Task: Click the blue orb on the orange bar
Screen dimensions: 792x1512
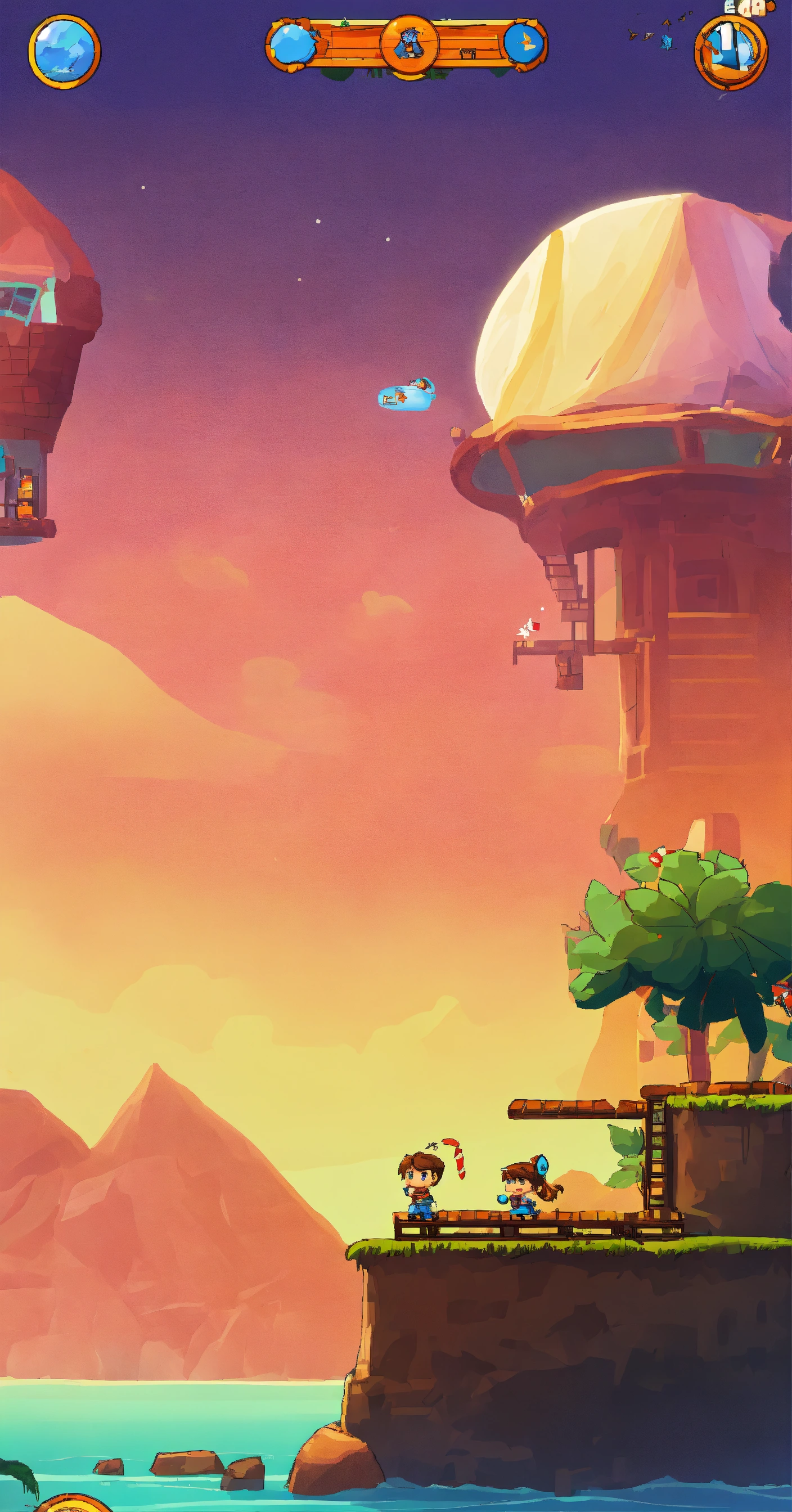Action: click(x=292, y=43)
